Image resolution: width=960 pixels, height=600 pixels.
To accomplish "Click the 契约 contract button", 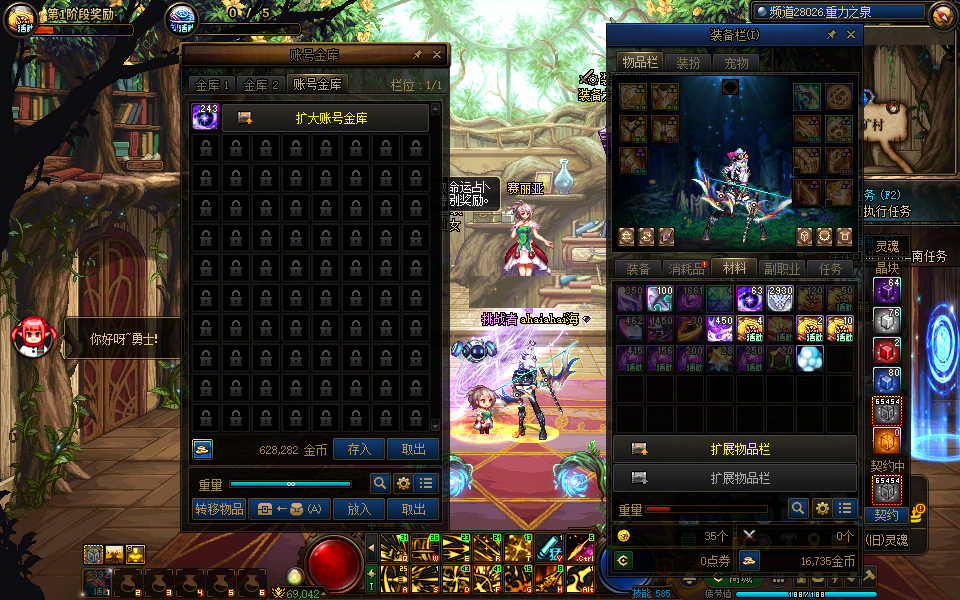I will tap(886, 516).
